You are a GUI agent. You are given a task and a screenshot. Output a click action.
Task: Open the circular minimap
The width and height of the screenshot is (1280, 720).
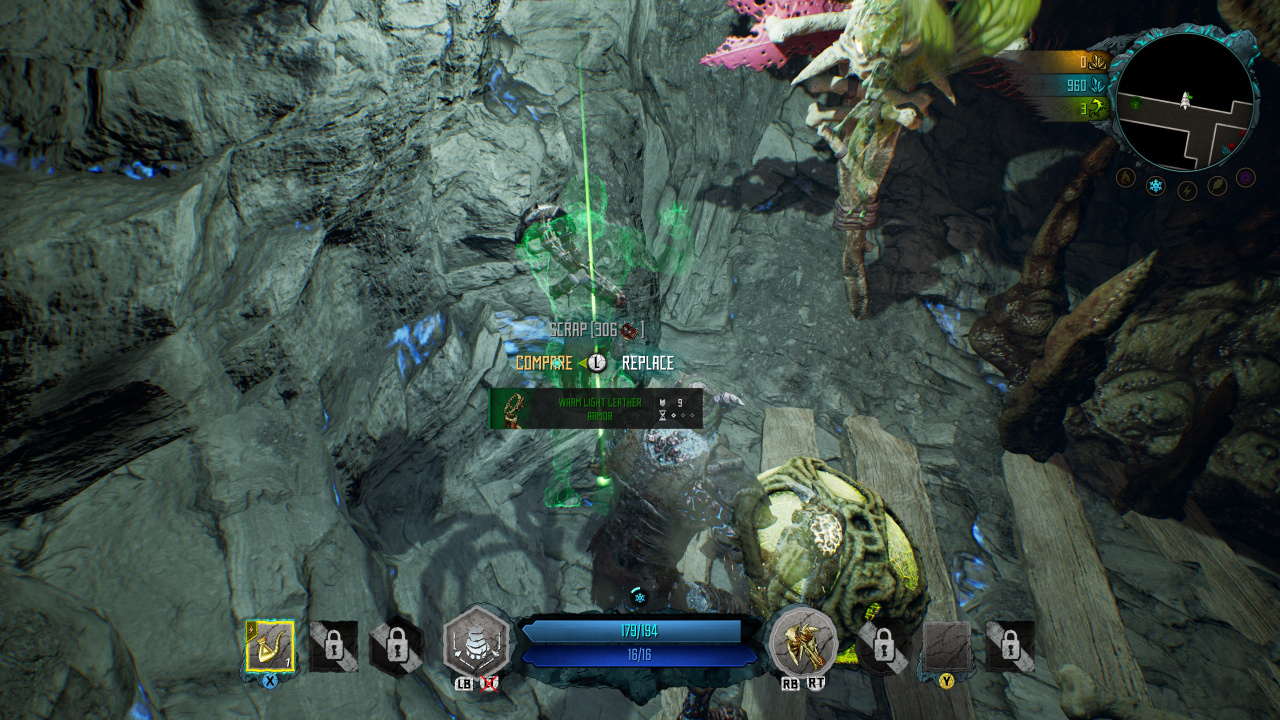coord(1185,102)
